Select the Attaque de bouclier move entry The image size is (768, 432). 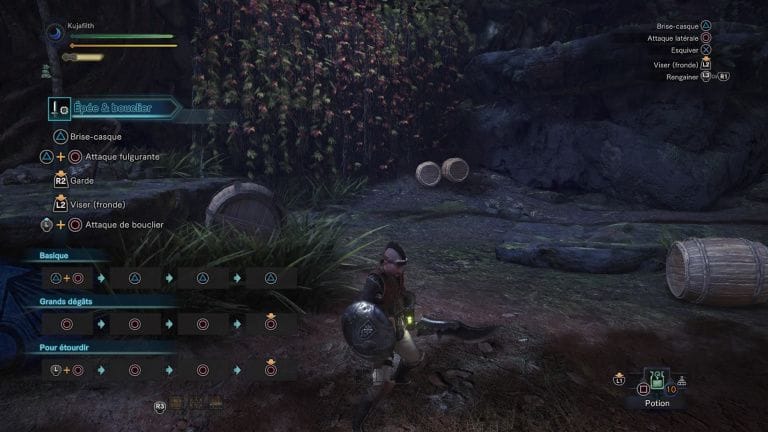click(124, 225)
